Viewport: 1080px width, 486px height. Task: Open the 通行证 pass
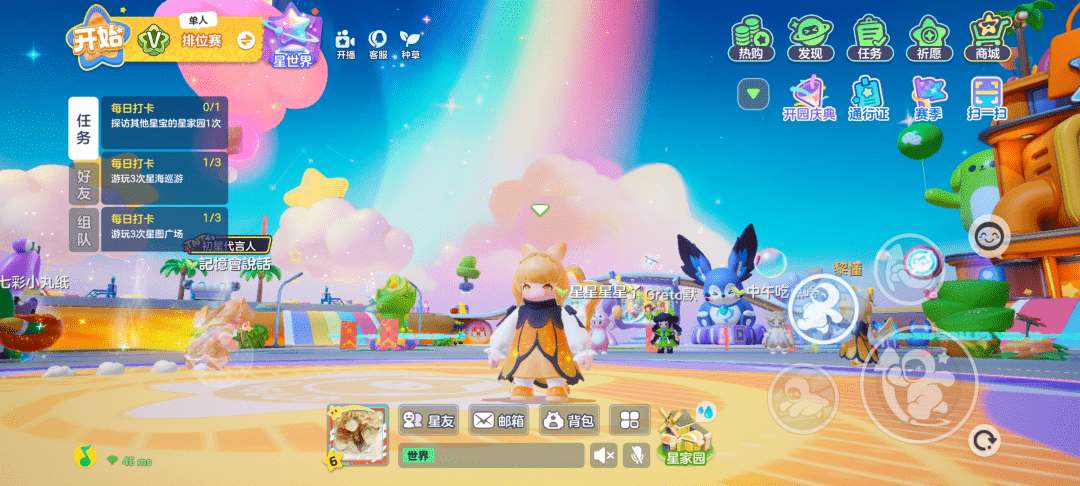(869, 99)
